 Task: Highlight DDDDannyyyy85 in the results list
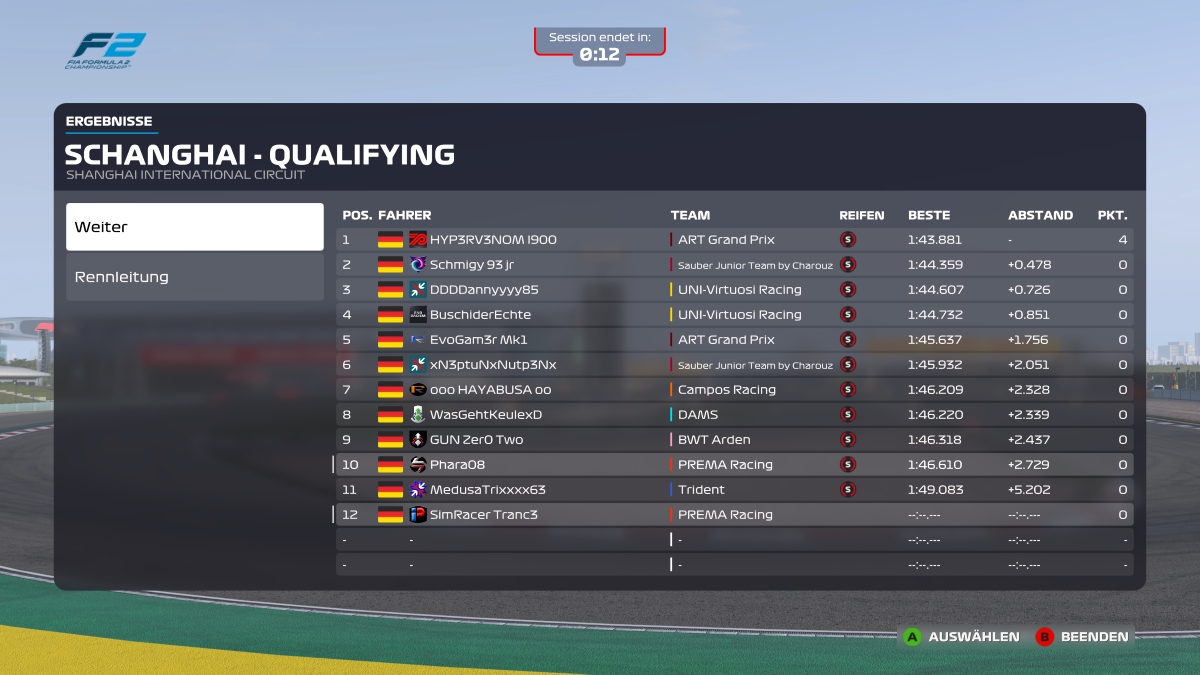click(484, 290)
